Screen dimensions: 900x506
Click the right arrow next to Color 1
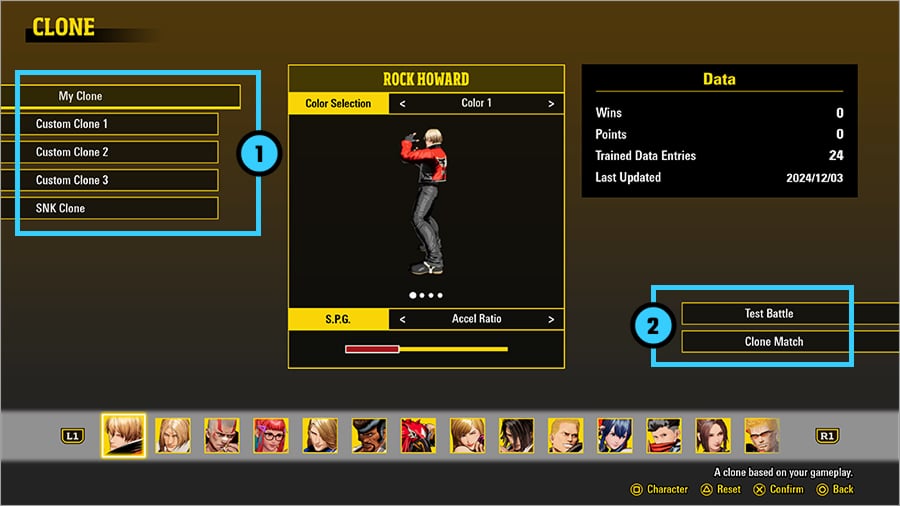tap(551, 103)
